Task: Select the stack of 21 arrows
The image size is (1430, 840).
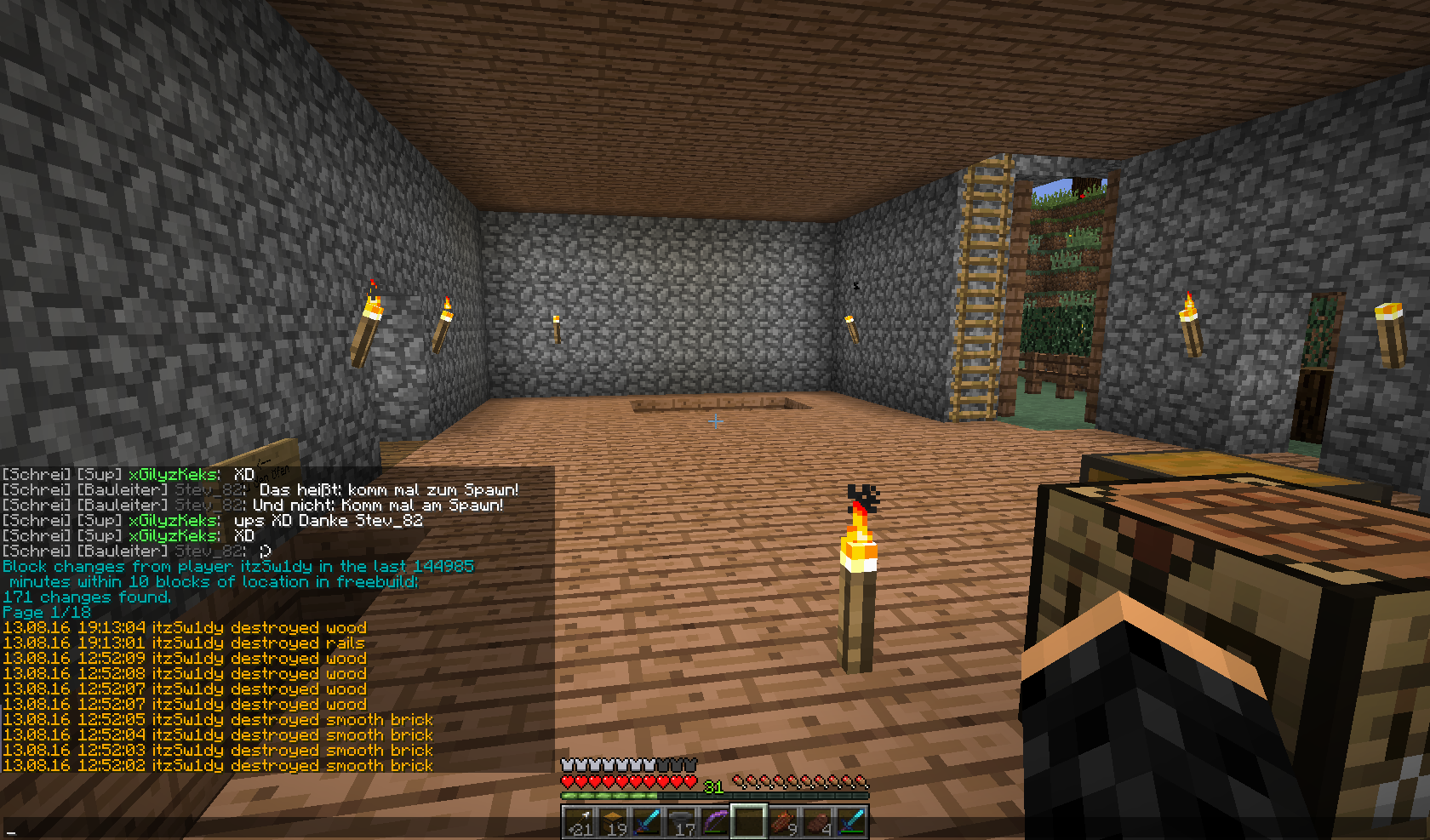Action: [579, 822]
